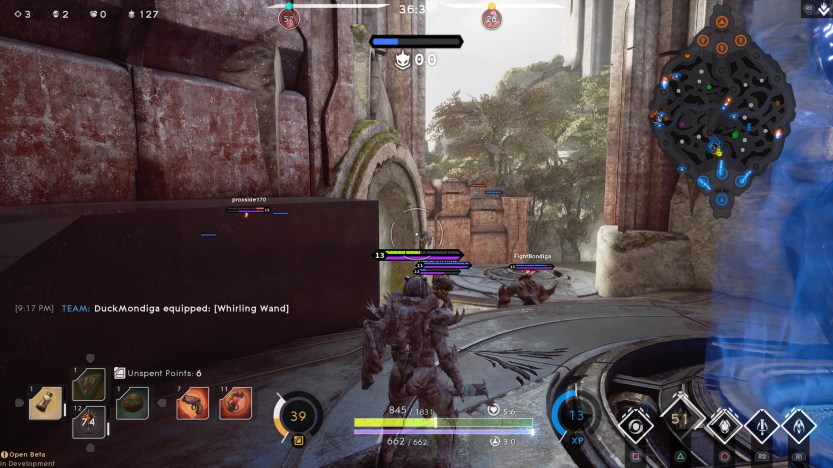Open the minimap

[x=720, y=108]
